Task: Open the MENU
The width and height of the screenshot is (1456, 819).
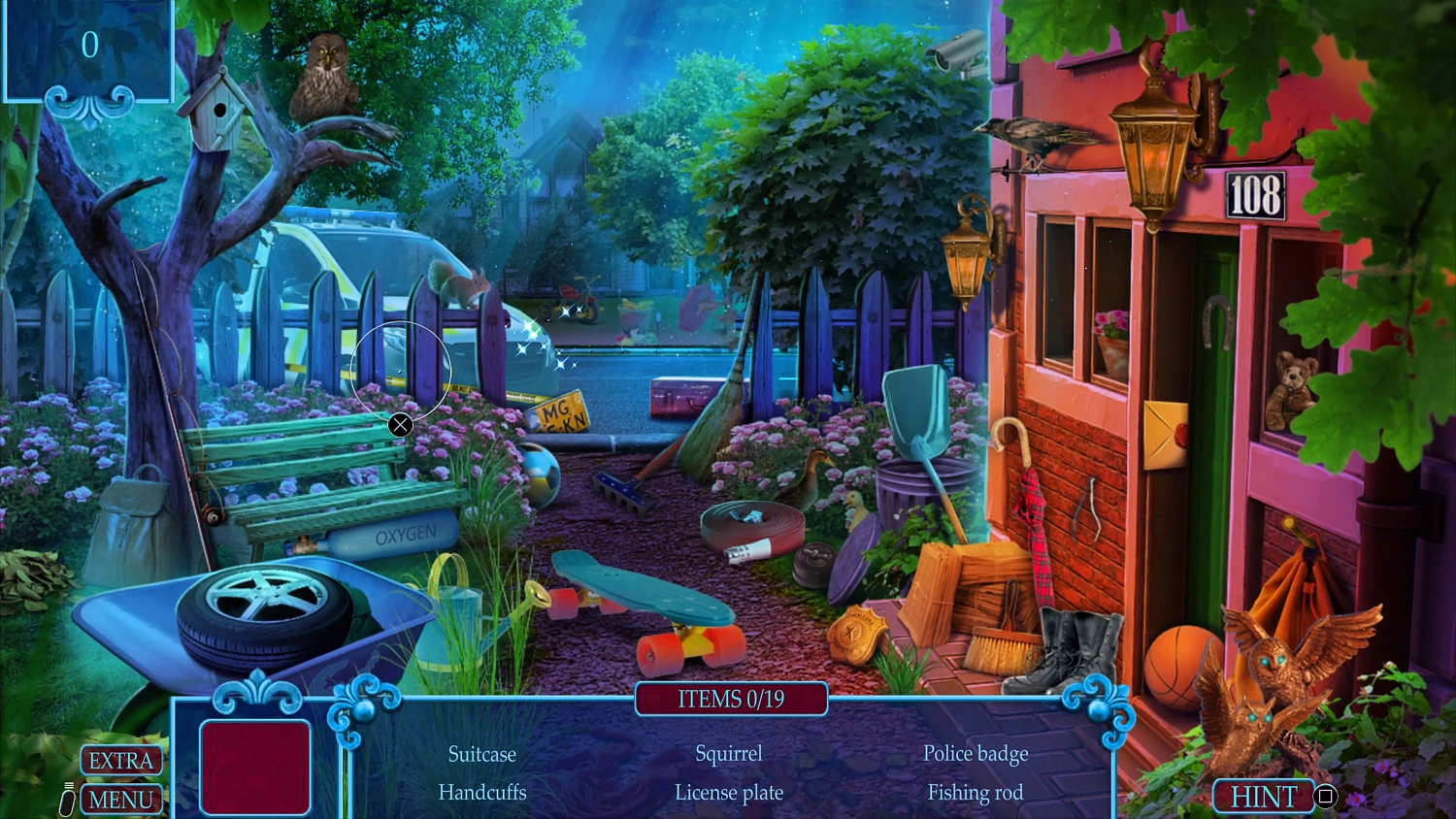Action: point(120,800)
